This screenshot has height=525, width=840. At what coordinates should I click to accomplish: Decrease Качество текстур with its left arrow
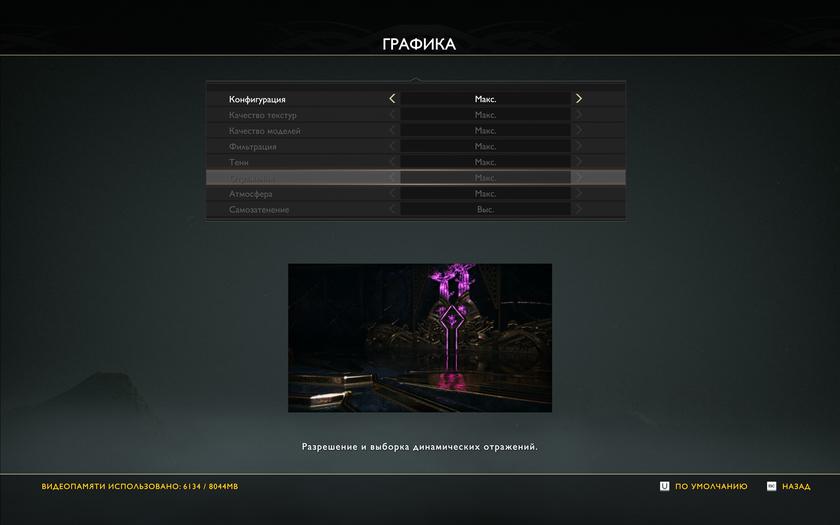[392, 115]
